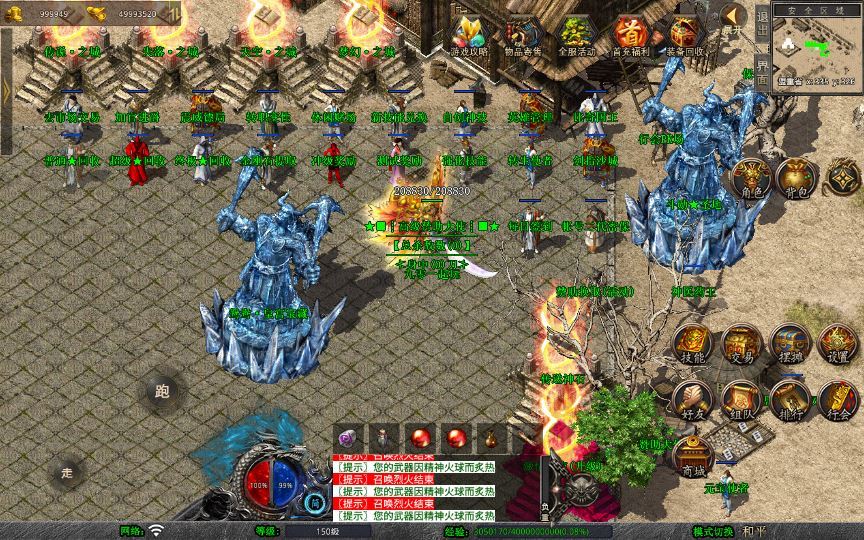Screen dimensions: 864x540
Task: Open the 首充福利 first-recharge bonus icon
Action: coord(629,35)
